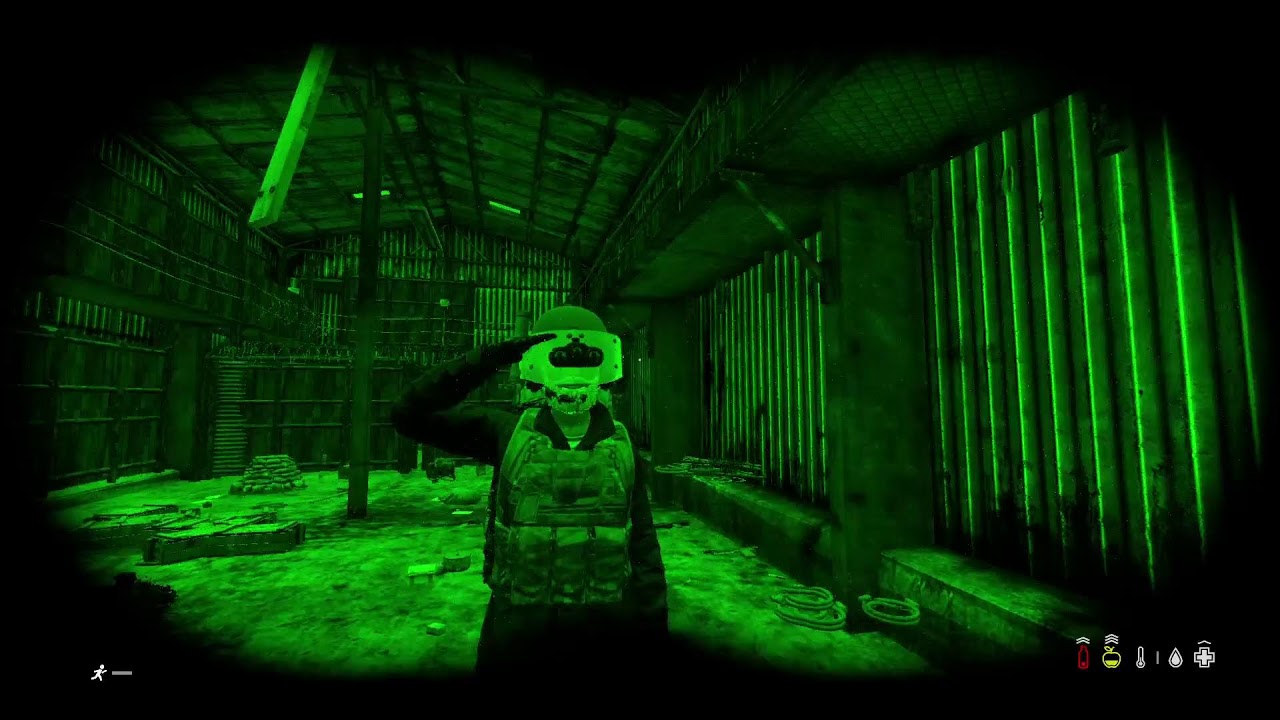Click the single chevron above the health cross
Screen dimensions: 1280x720
point(1205,643)
